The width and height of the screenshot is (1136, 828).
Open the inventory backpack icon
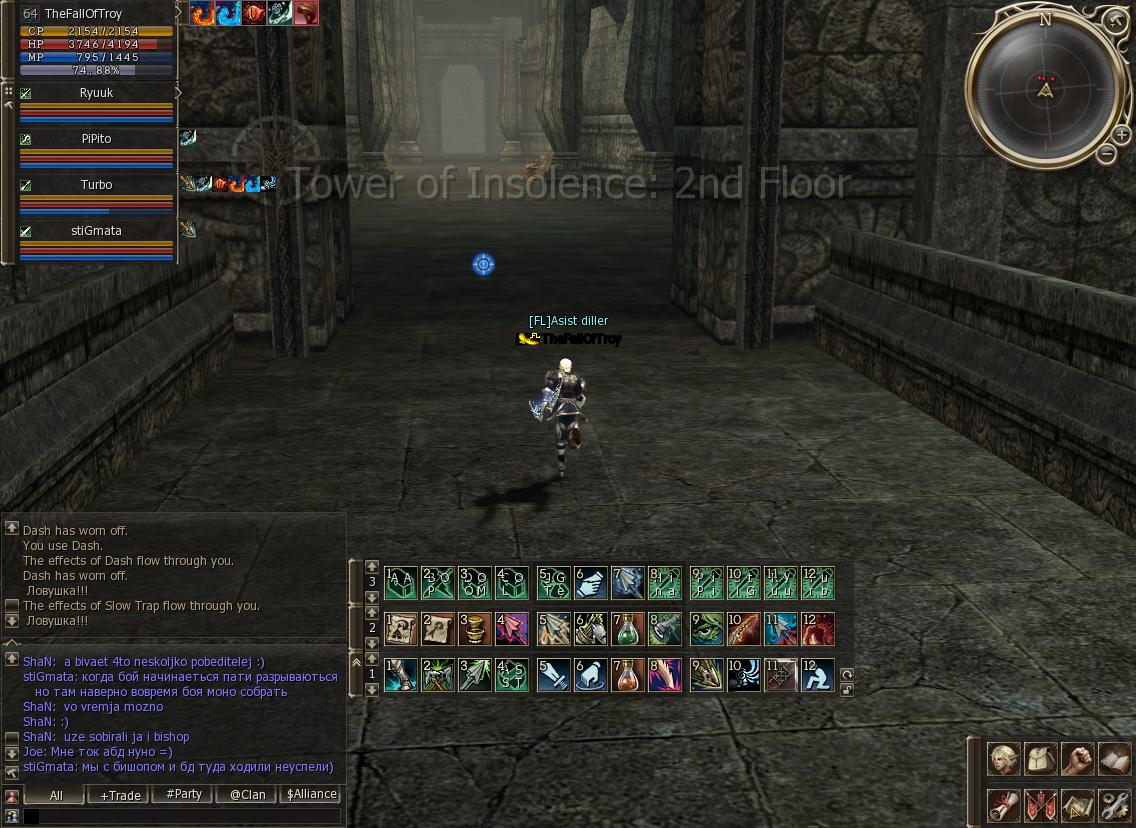pos(1041,759)
